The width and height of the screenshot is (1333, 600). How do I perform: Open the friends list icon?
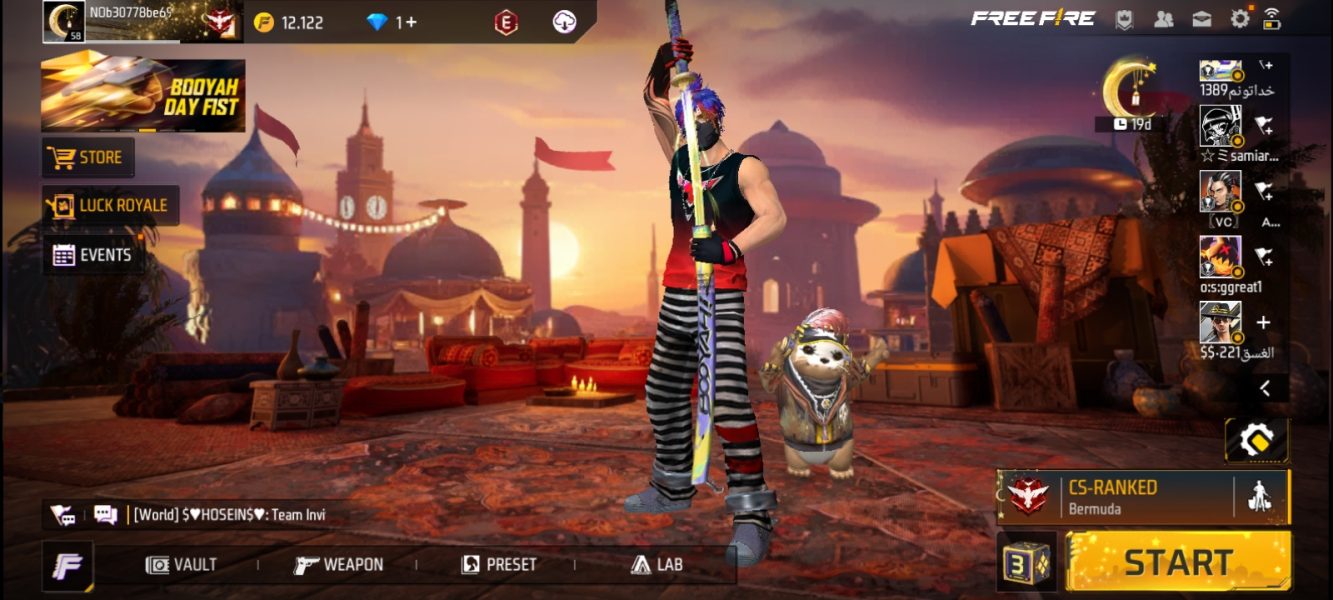(1163, 18)
